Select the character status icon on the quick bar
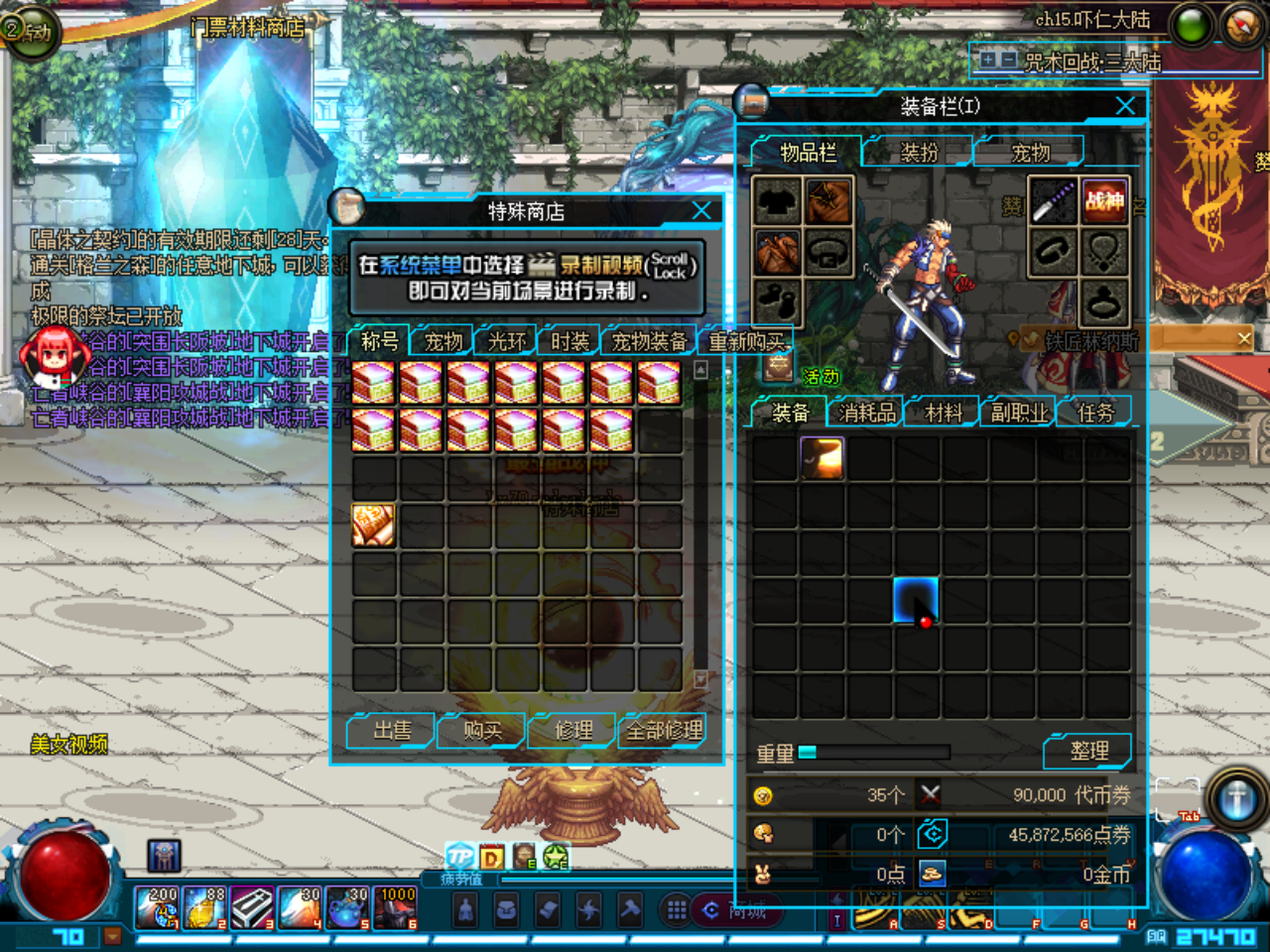The width and height of the screenshot is (1270, 952). [x=466, y=909]
